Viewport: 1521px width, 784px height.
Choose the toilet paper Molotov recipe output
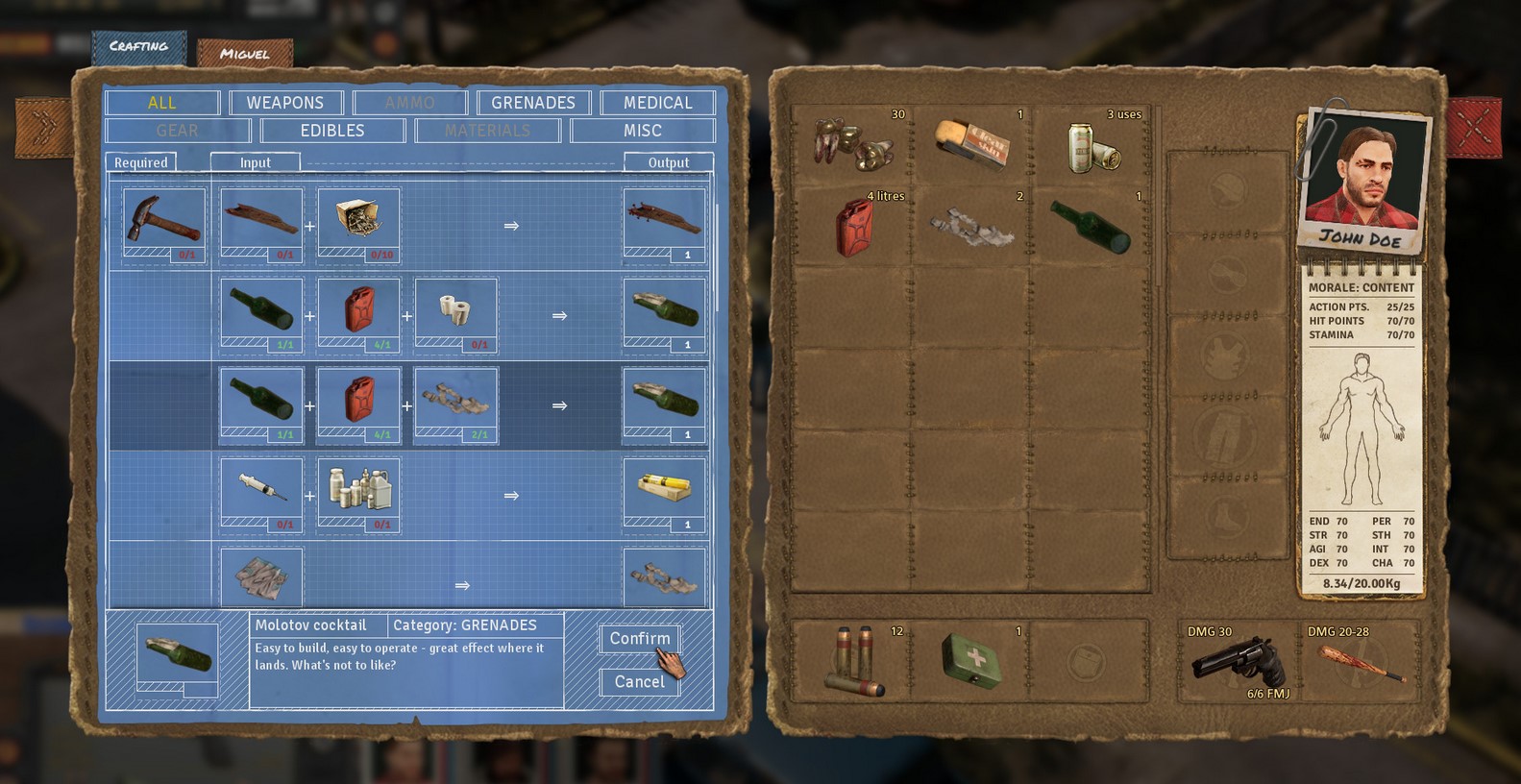(664, 315)
